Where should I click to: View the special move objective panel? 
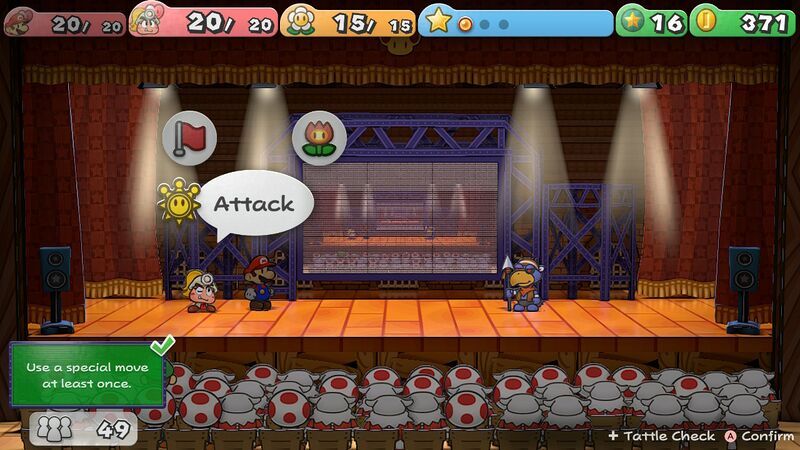(87, 375)
